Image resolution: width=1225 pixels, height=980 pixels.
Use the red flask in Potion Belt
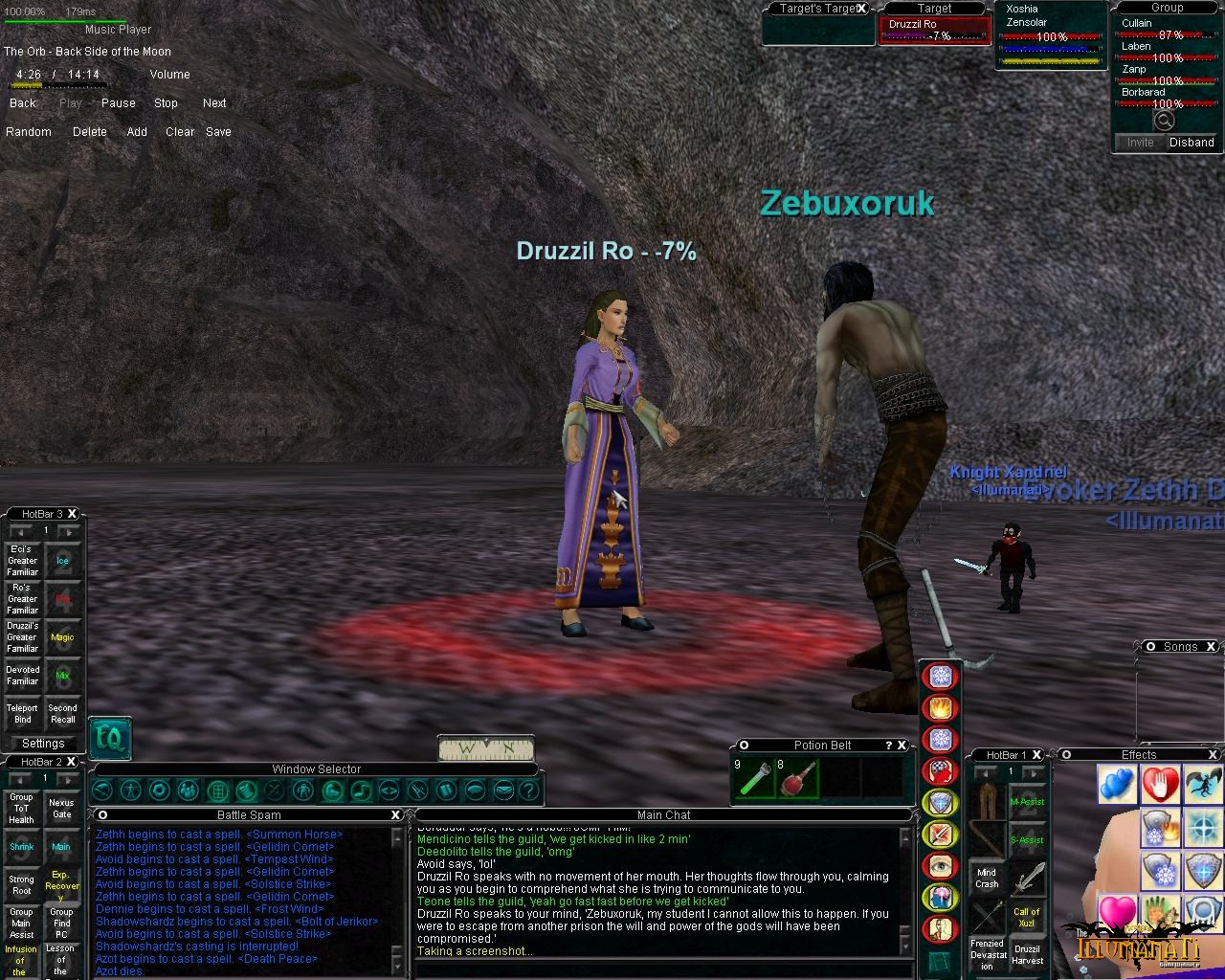pyautogui.click(x=798, y=778)
